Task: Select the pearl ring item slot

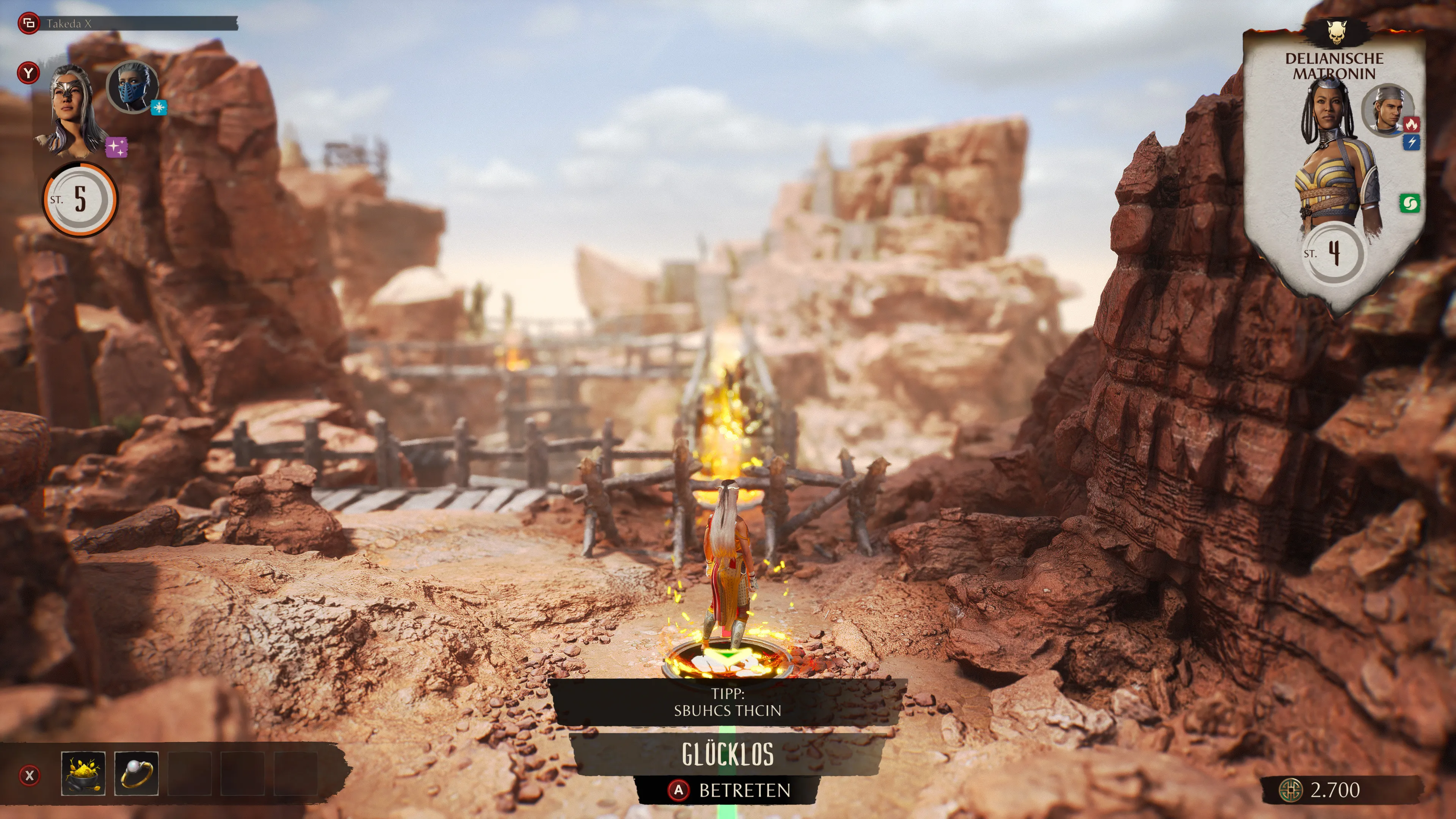Action: tap(136, 773)
